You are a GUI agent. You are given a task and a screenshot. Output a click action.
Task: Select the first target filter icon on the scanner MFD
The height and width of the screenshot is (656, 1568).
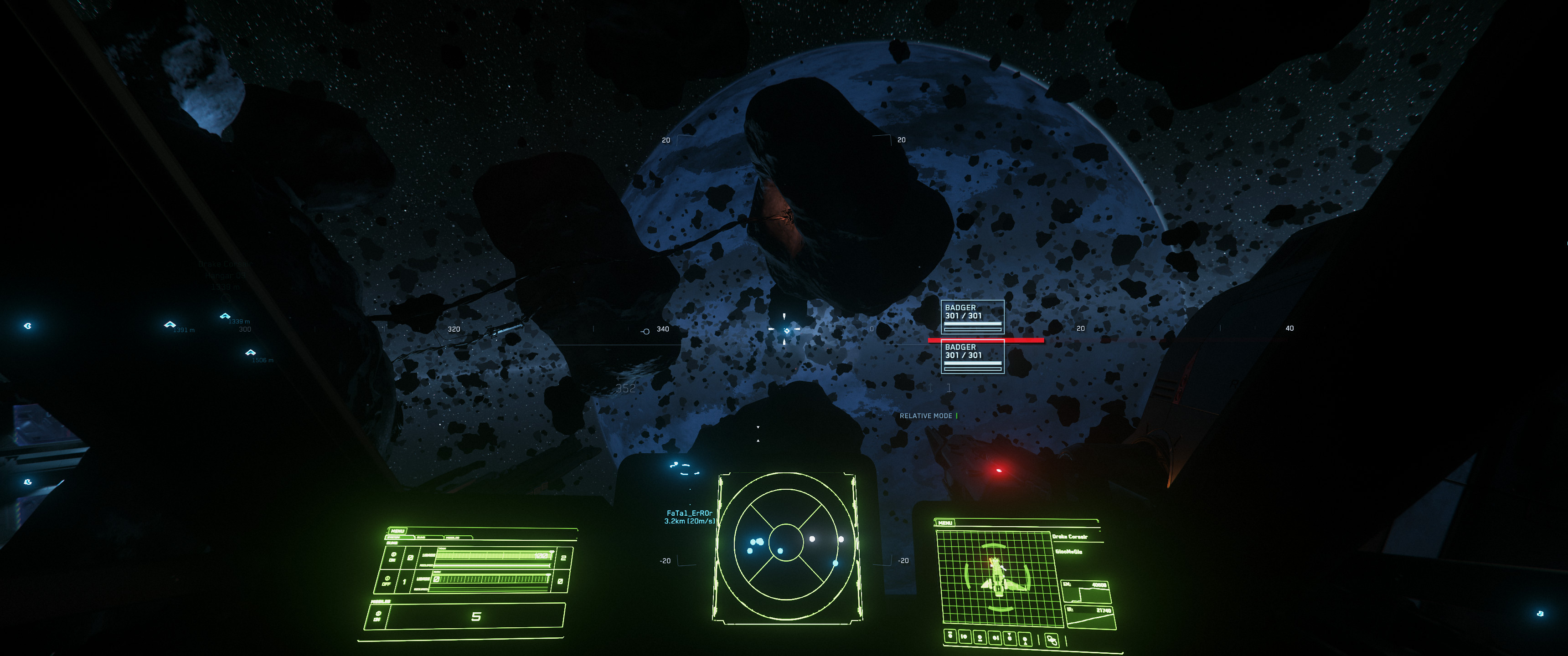(950, 636)
